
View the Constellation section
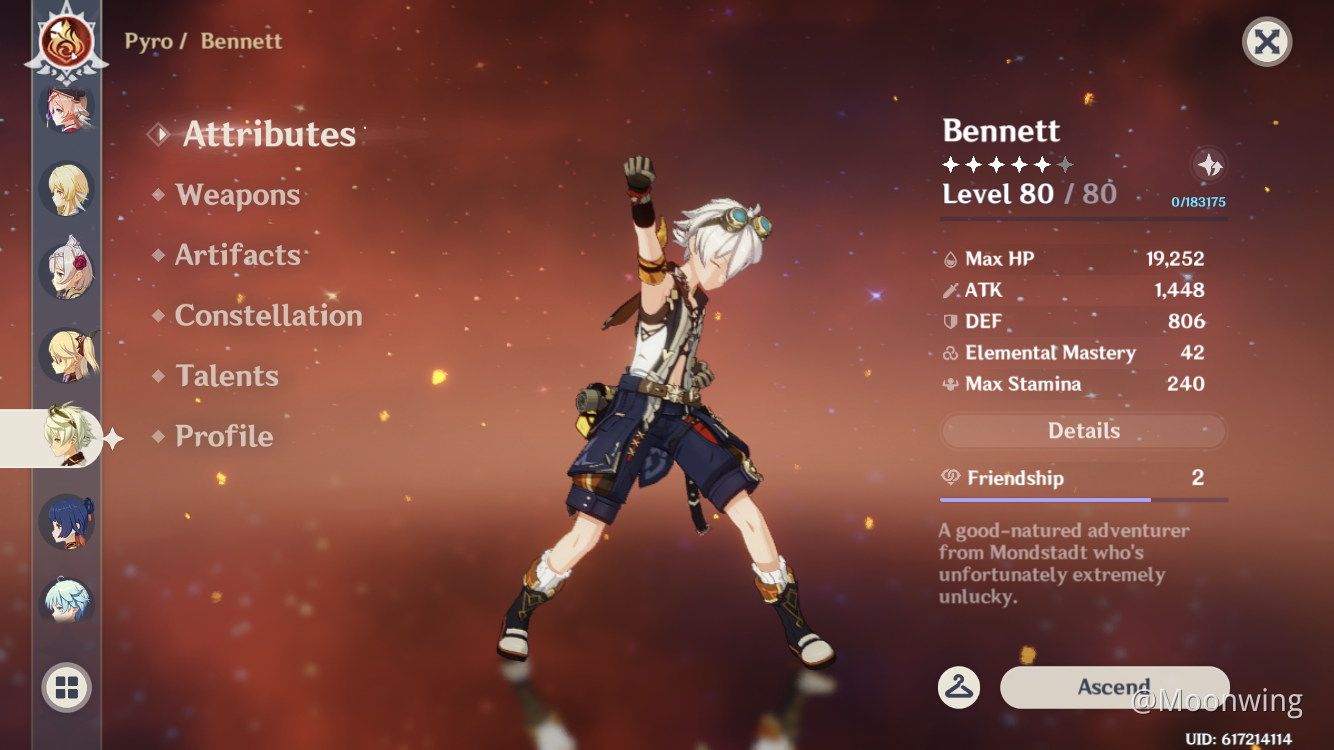pyautogui.click(x=267, y=315)
